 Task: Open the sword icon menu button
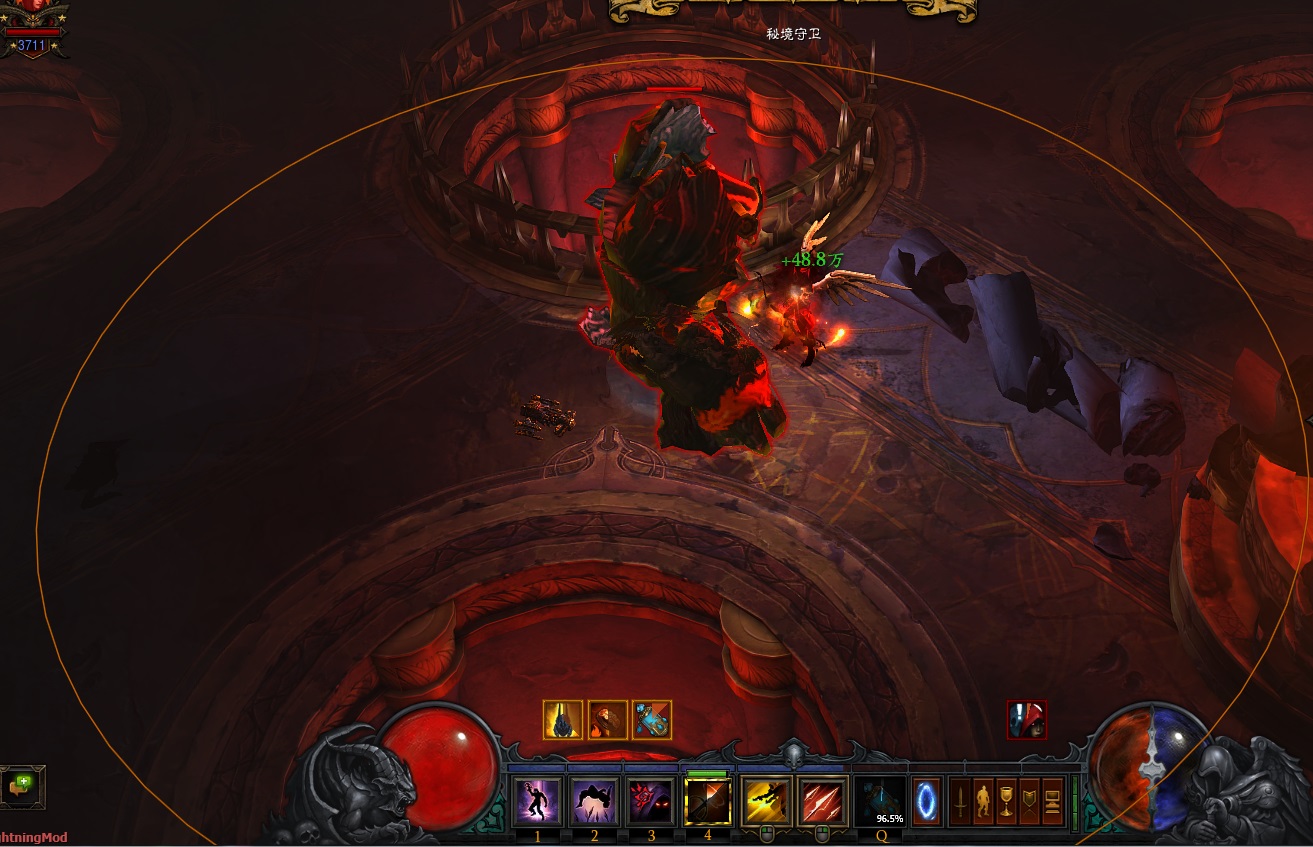(x=960, y=800)
